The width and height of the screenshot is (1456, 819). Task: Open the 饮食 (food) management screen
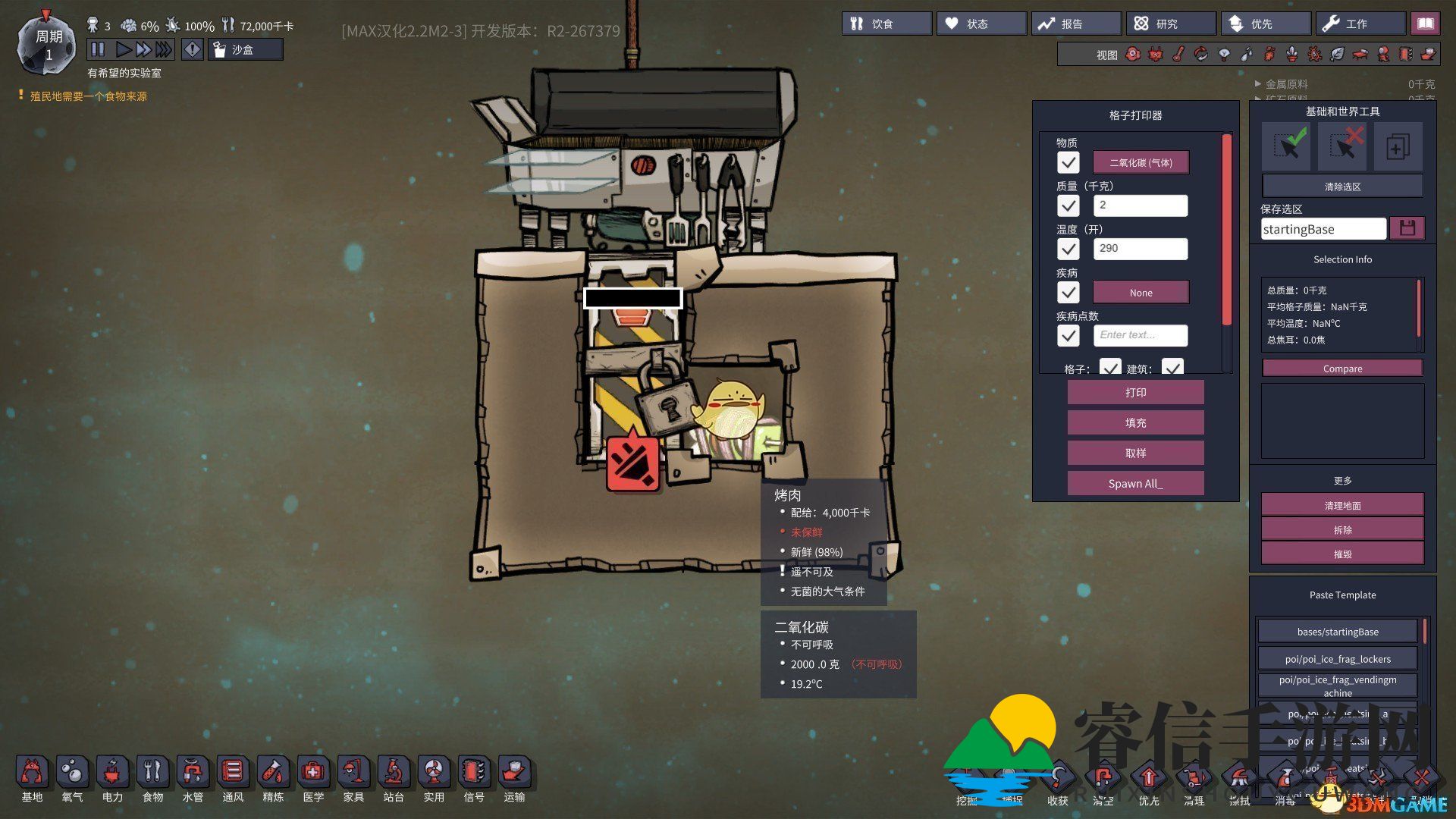[x=886, y=24]
